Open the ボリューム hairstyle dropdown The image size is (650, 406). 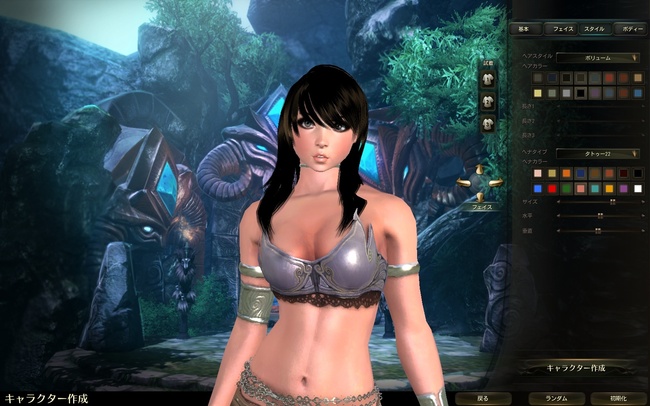coord(598,58)
